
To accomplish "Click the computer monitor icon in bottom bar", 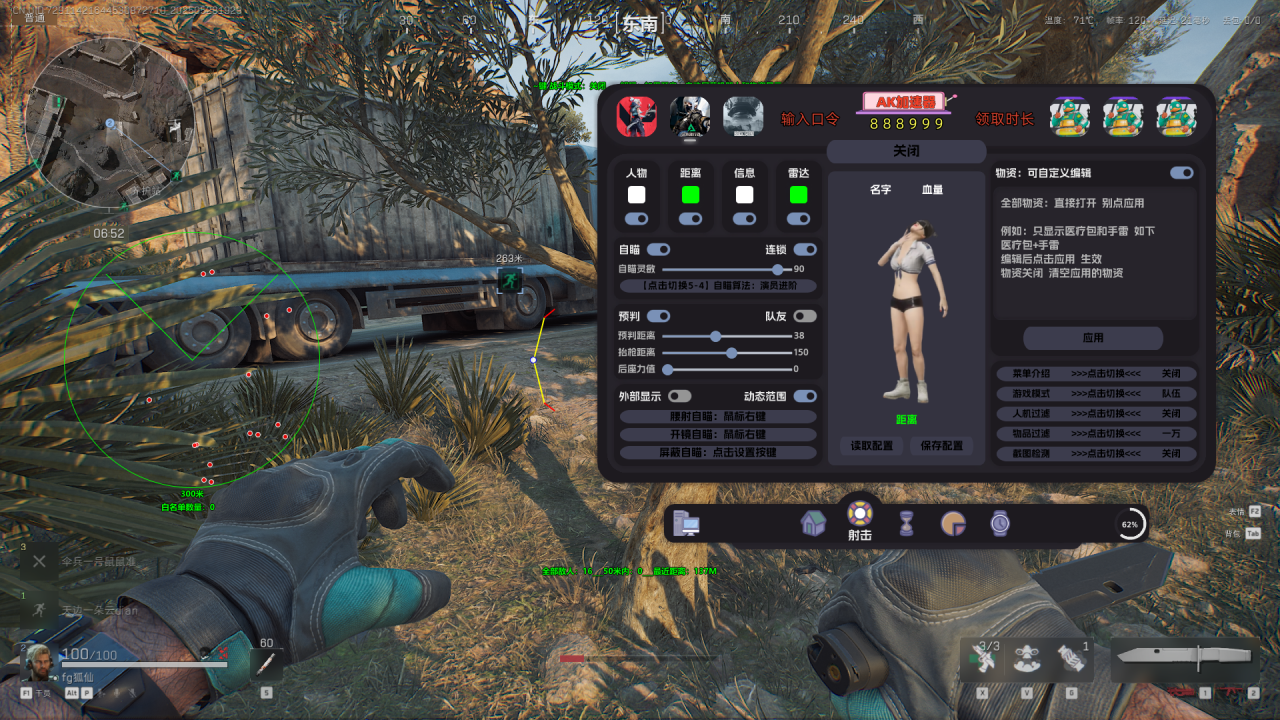I will pyautogui.click(x=687, y=523).
